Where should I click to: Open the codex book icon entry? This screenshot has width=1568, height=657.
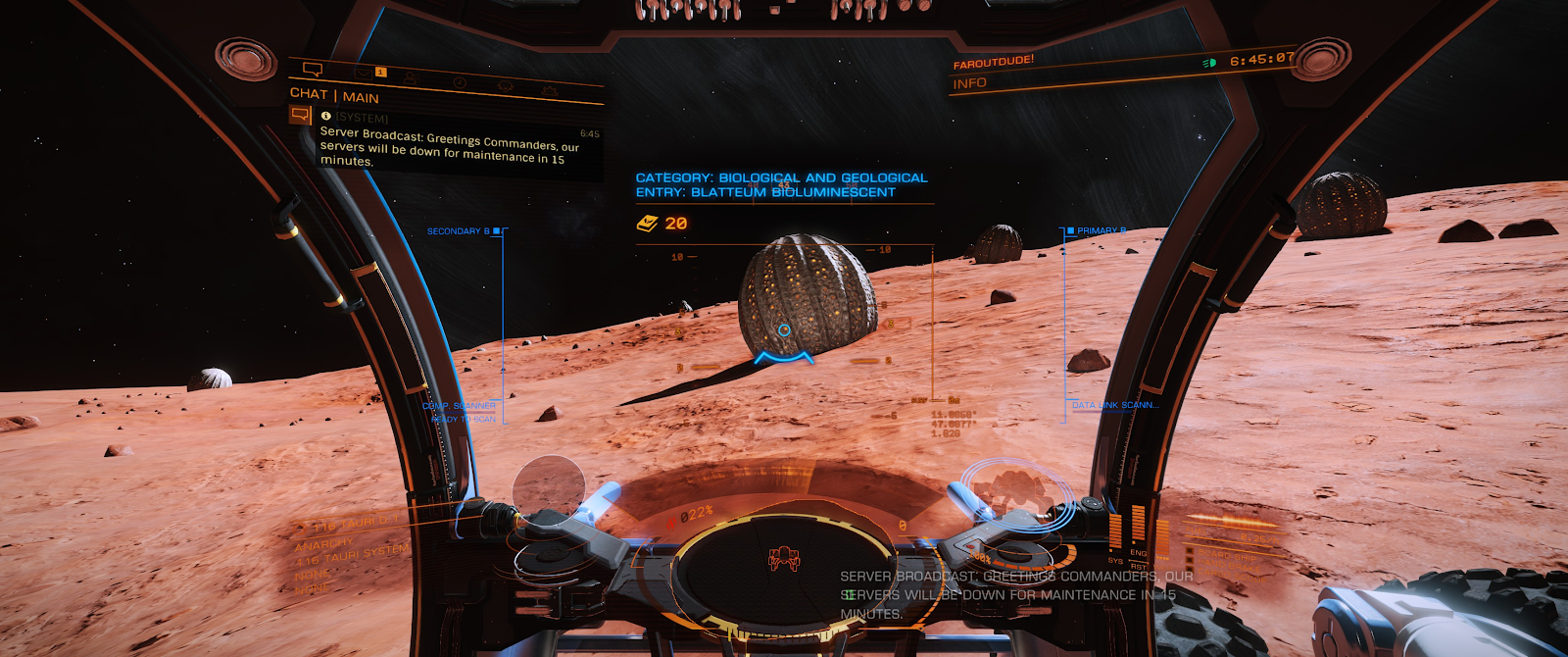tap(647, 224)
